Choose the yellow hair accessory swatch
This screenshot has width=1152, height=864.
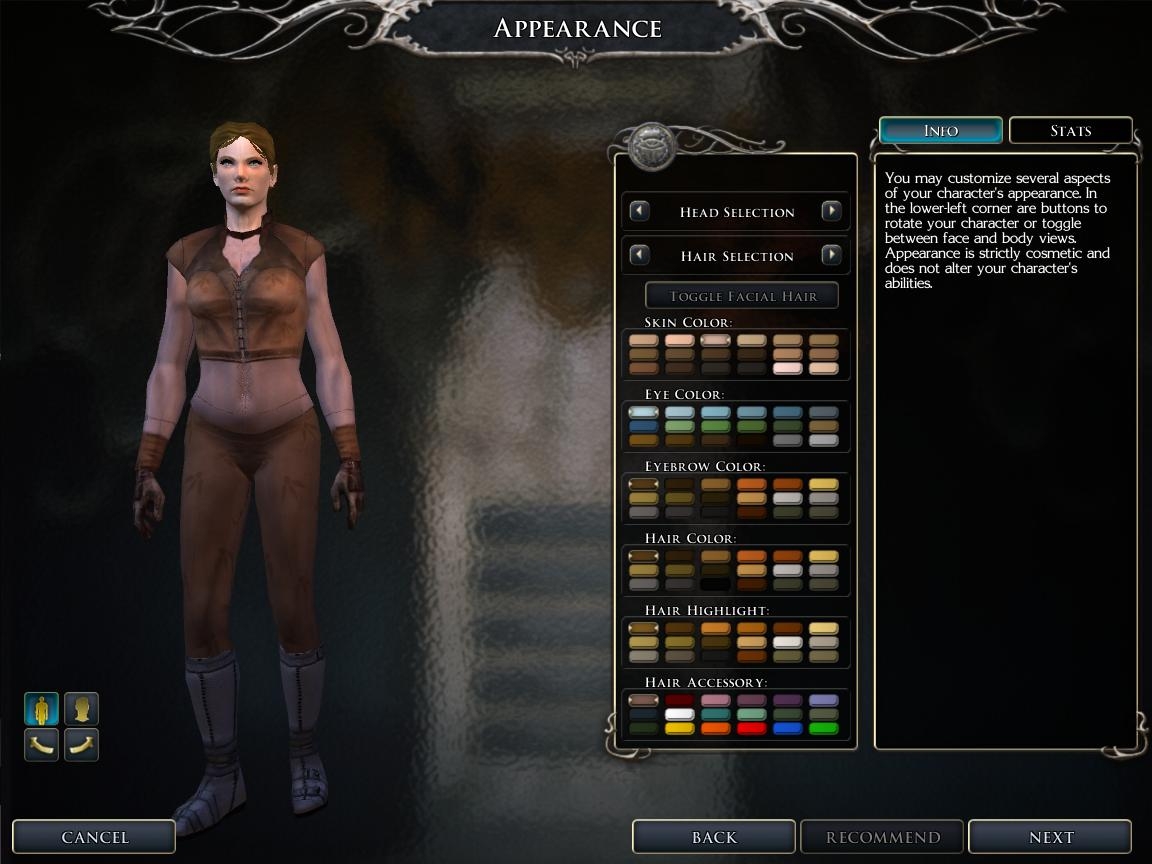coord(680,729)
